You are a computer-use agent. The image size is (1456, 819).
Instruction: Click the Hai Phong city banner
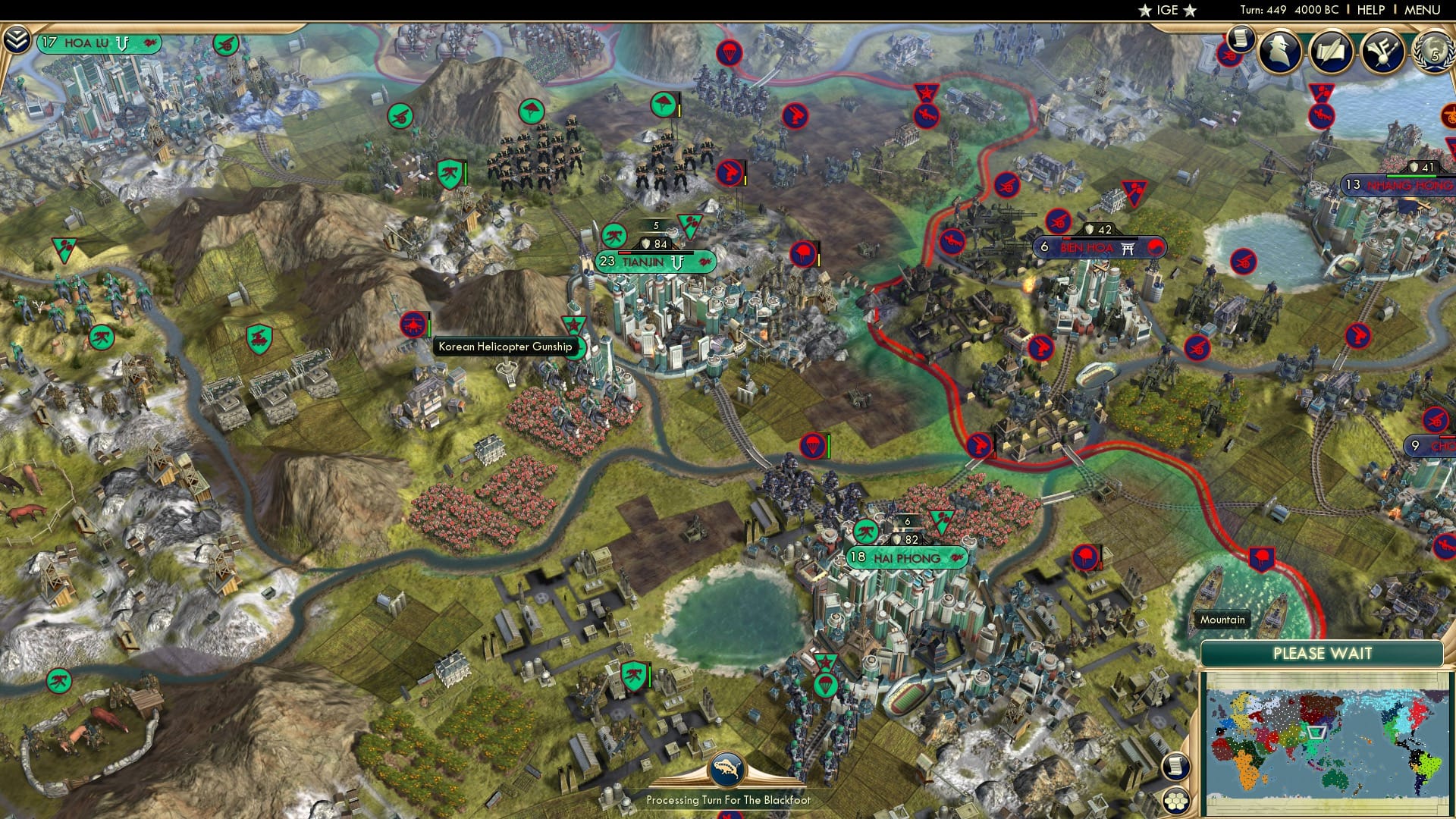coord(908,556)
